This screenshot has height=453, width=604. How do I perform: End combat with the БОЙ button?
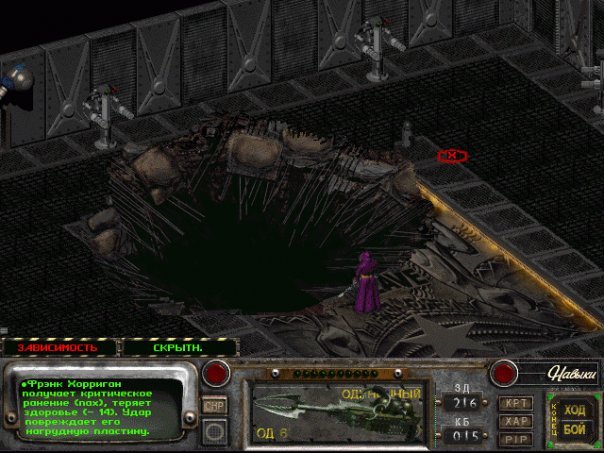[576, 429]
